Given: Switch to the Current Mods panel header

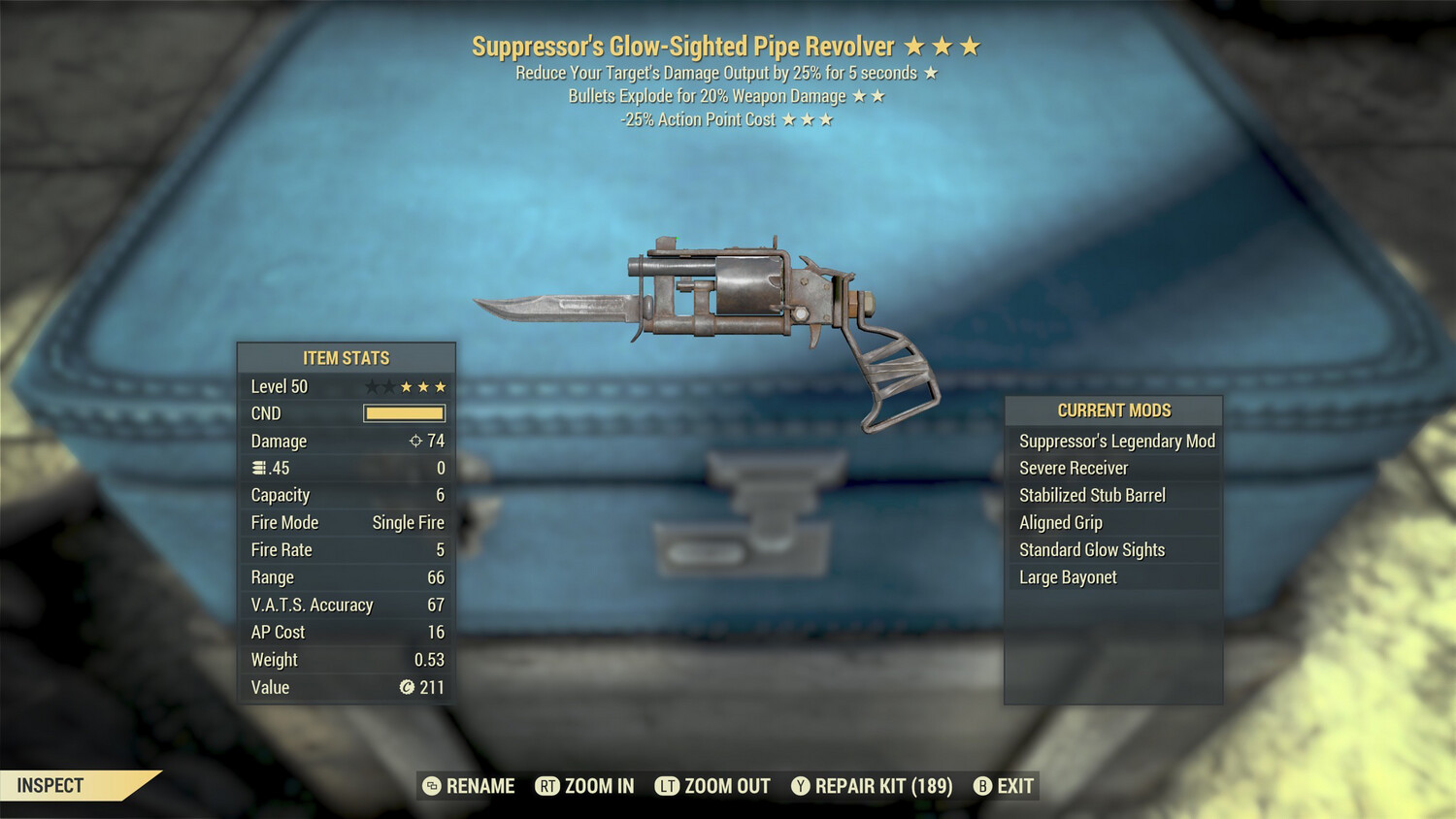Looking at the screenshot, I should click(x=1112, y=409).
